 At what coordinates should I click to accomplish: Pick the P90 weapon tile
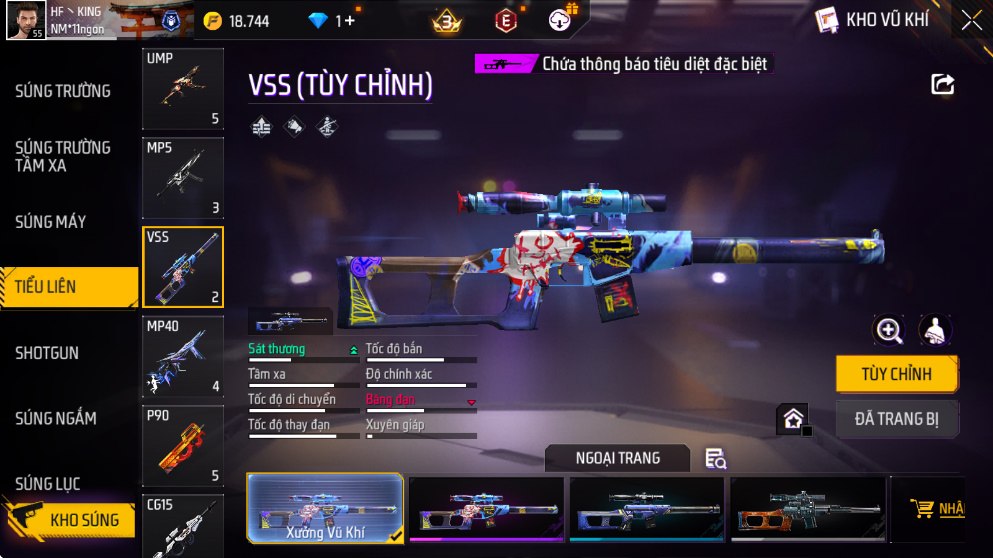click(x=183, y=446)
